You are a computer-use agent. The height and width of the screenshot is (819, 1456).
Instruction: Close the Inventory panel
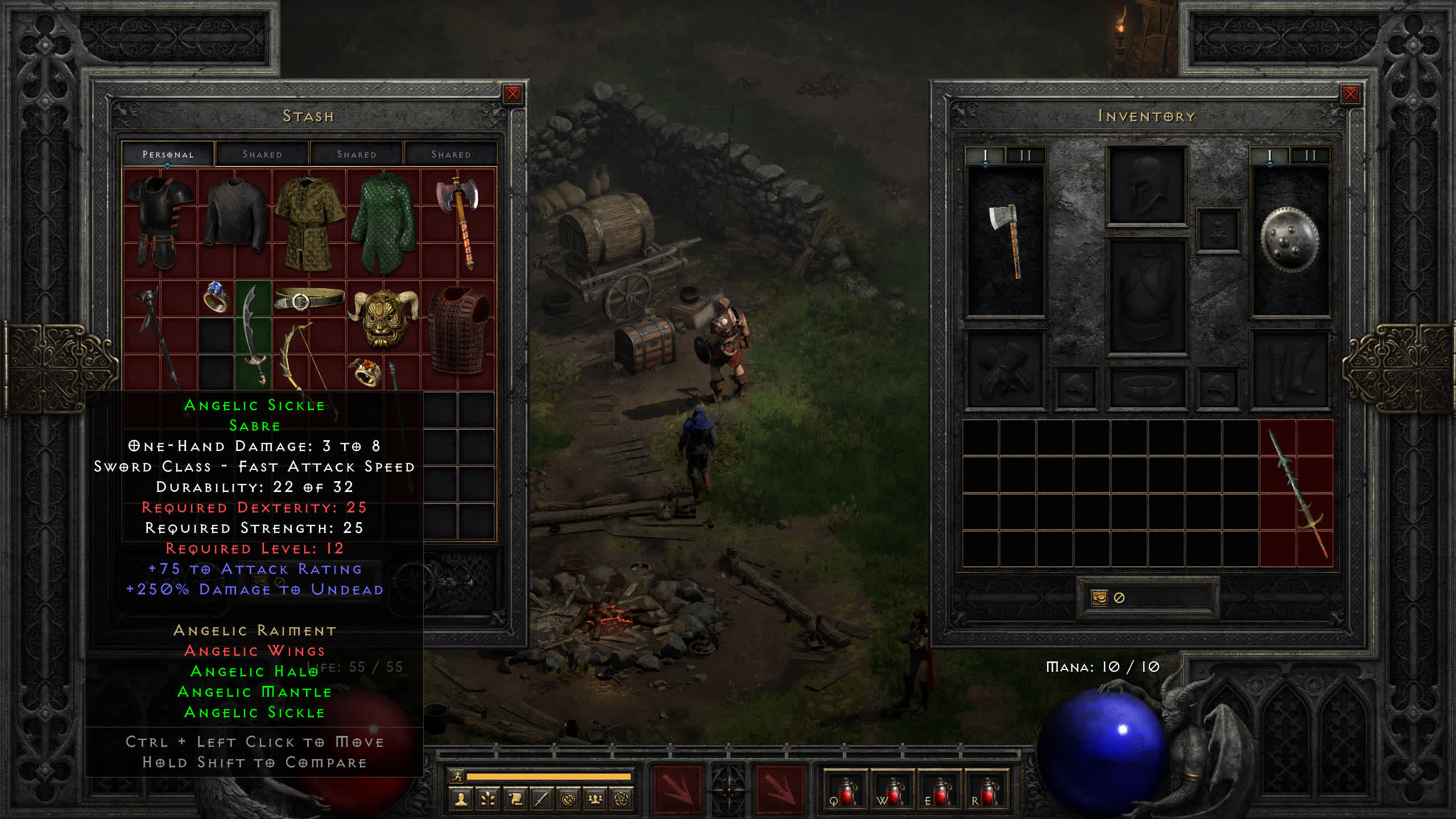point(1350,94)
